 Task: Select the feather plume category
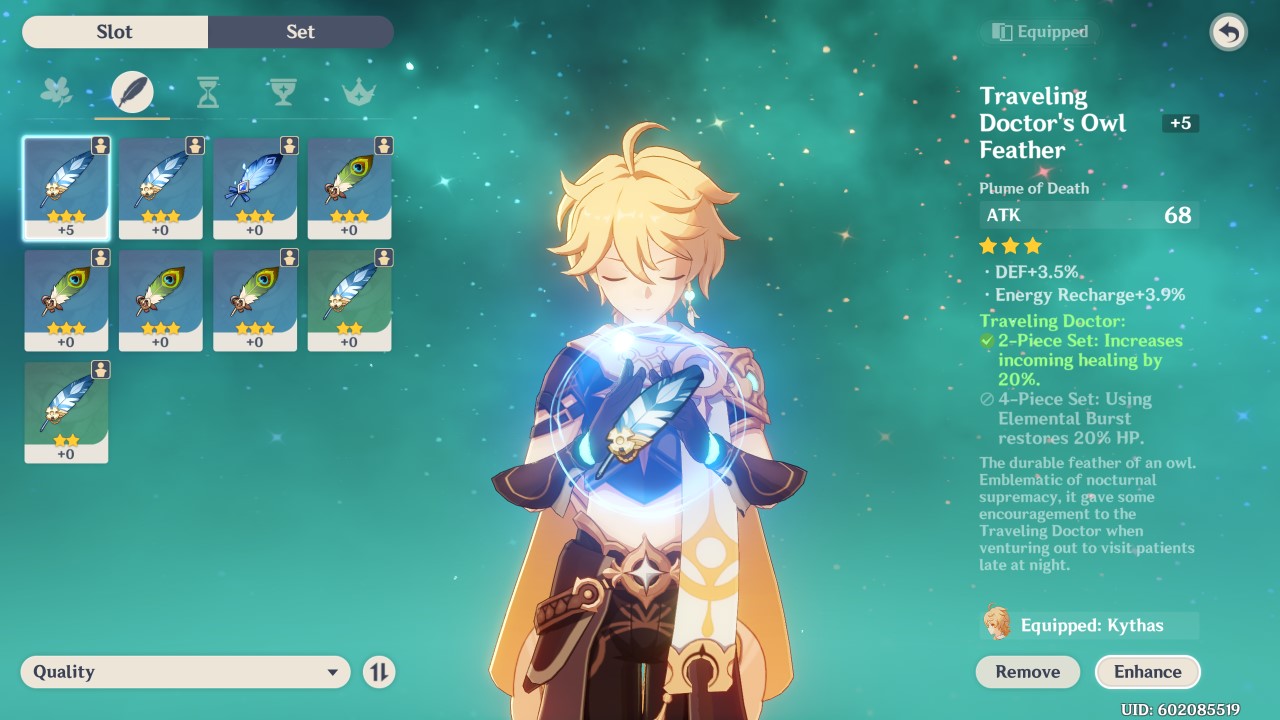pyautogui.click(x=132, y=93)
